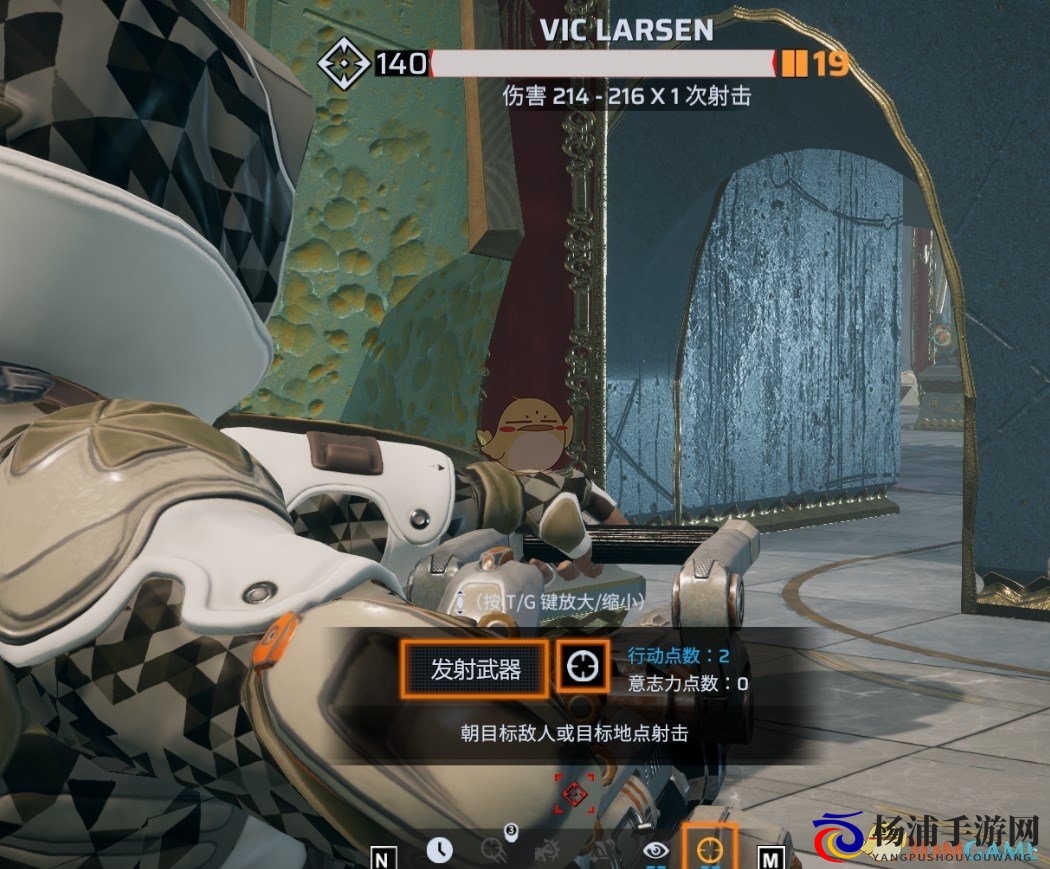1050x869 pixels.
Task: Click the 发射武器 fire weapon button
Action: [x=475, y=669]
